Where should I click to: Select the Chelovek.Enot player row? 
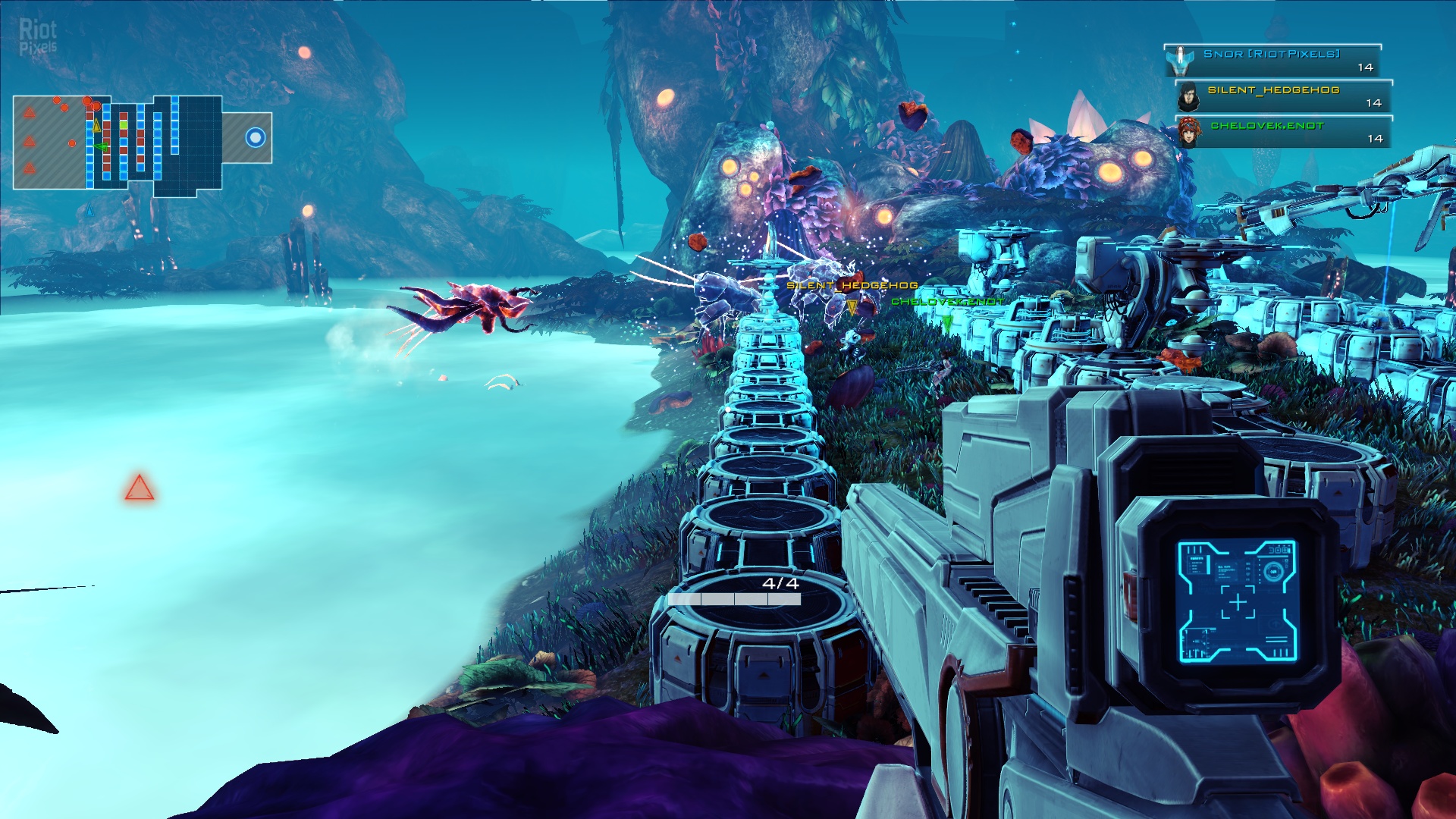pyautogui.click(x=1283, y=132)
